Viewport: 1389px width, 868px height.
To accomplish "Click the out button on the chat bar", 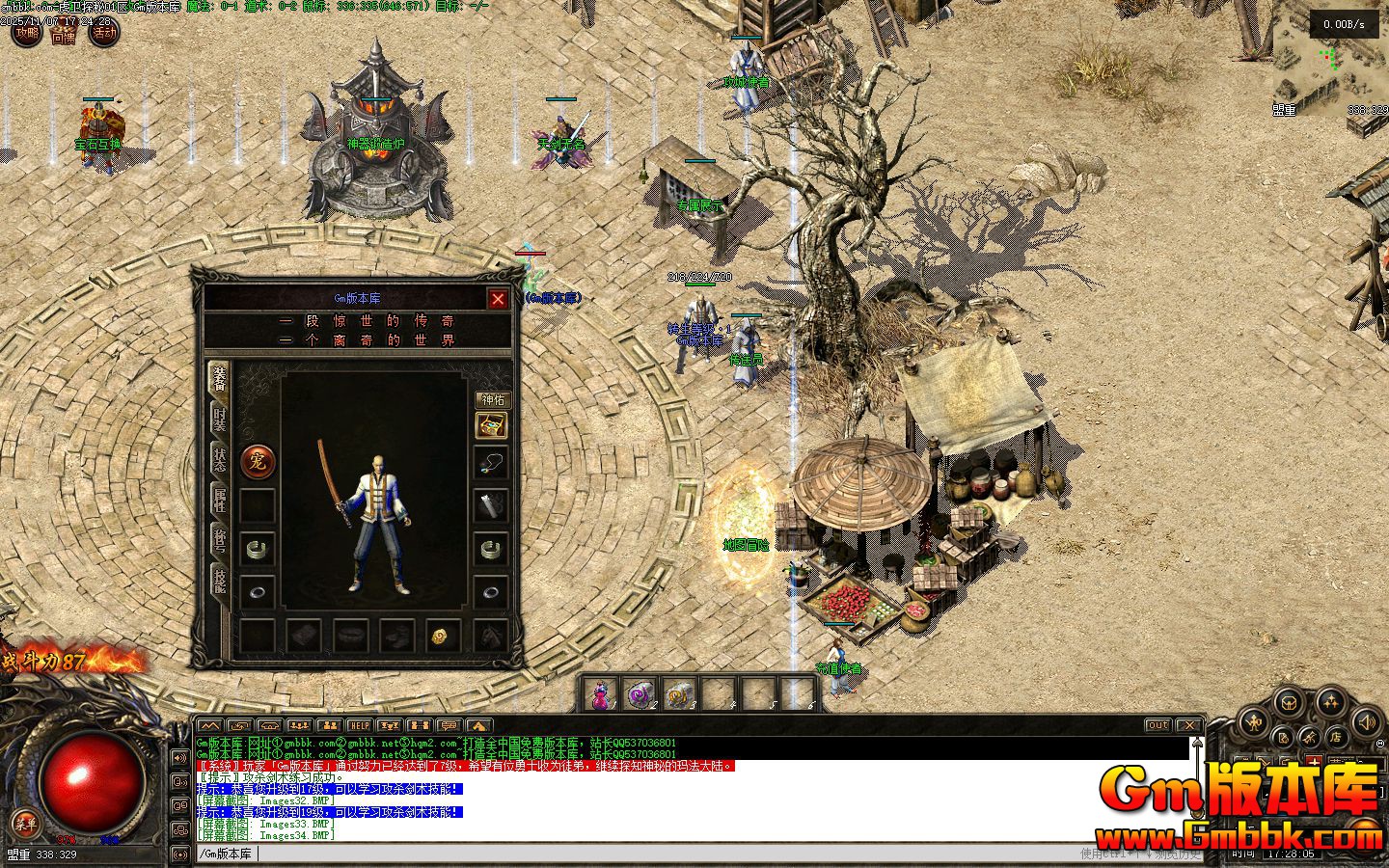I will (x=1157, y=725).
